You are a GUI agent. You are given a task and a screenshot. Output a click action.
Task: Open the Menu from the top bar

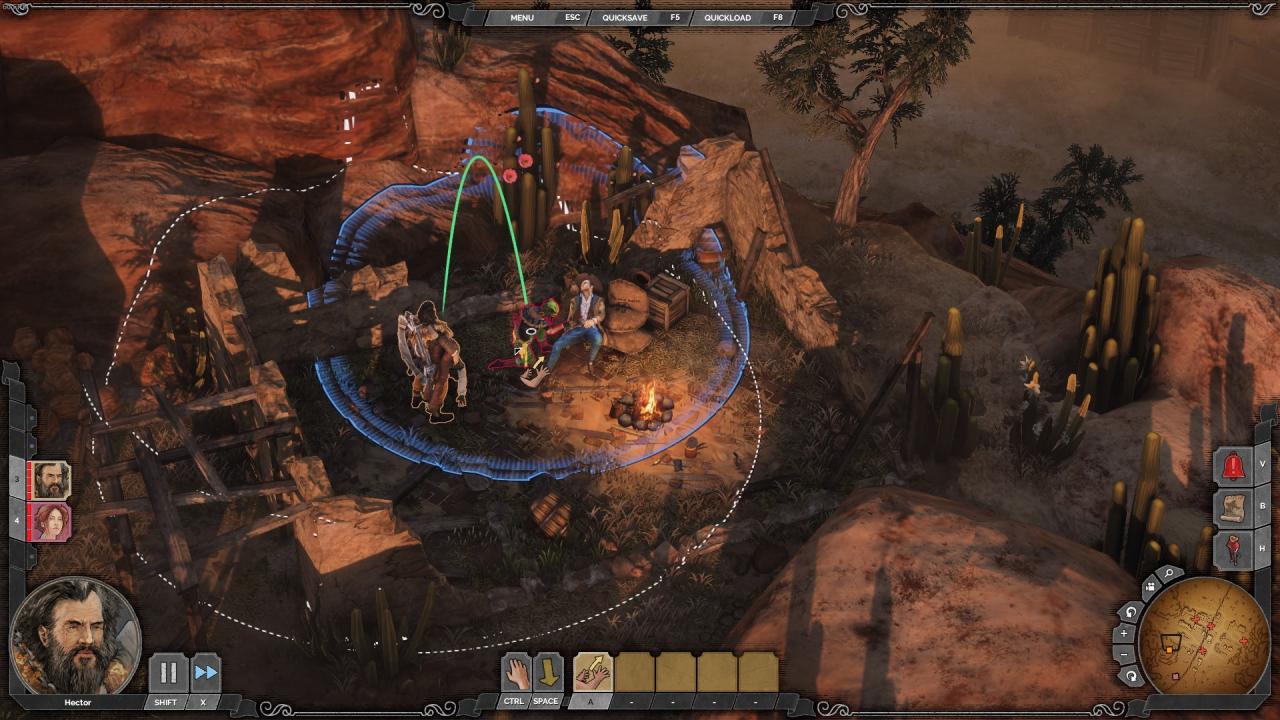click(522, 17)
